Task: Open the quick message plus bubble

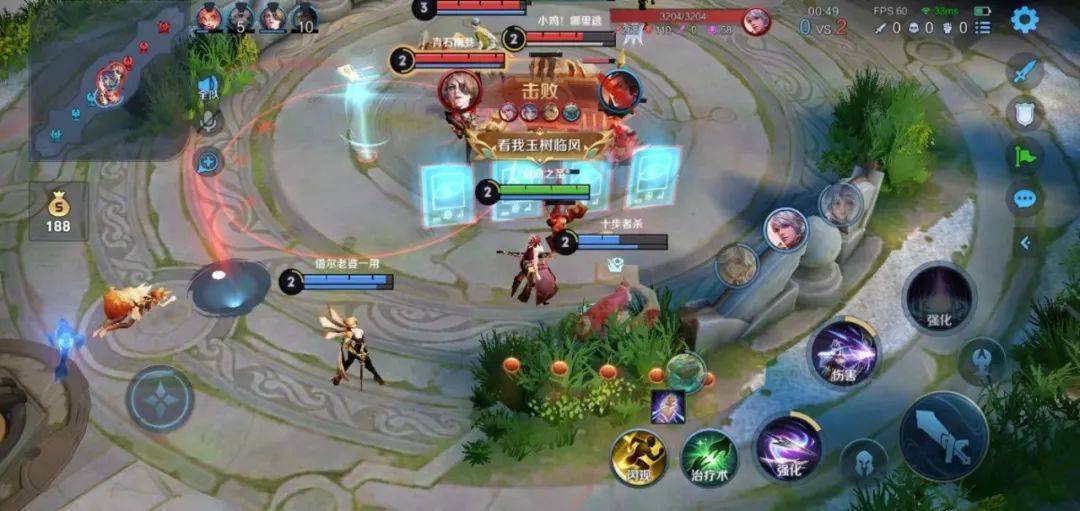Action: [209, 160]
